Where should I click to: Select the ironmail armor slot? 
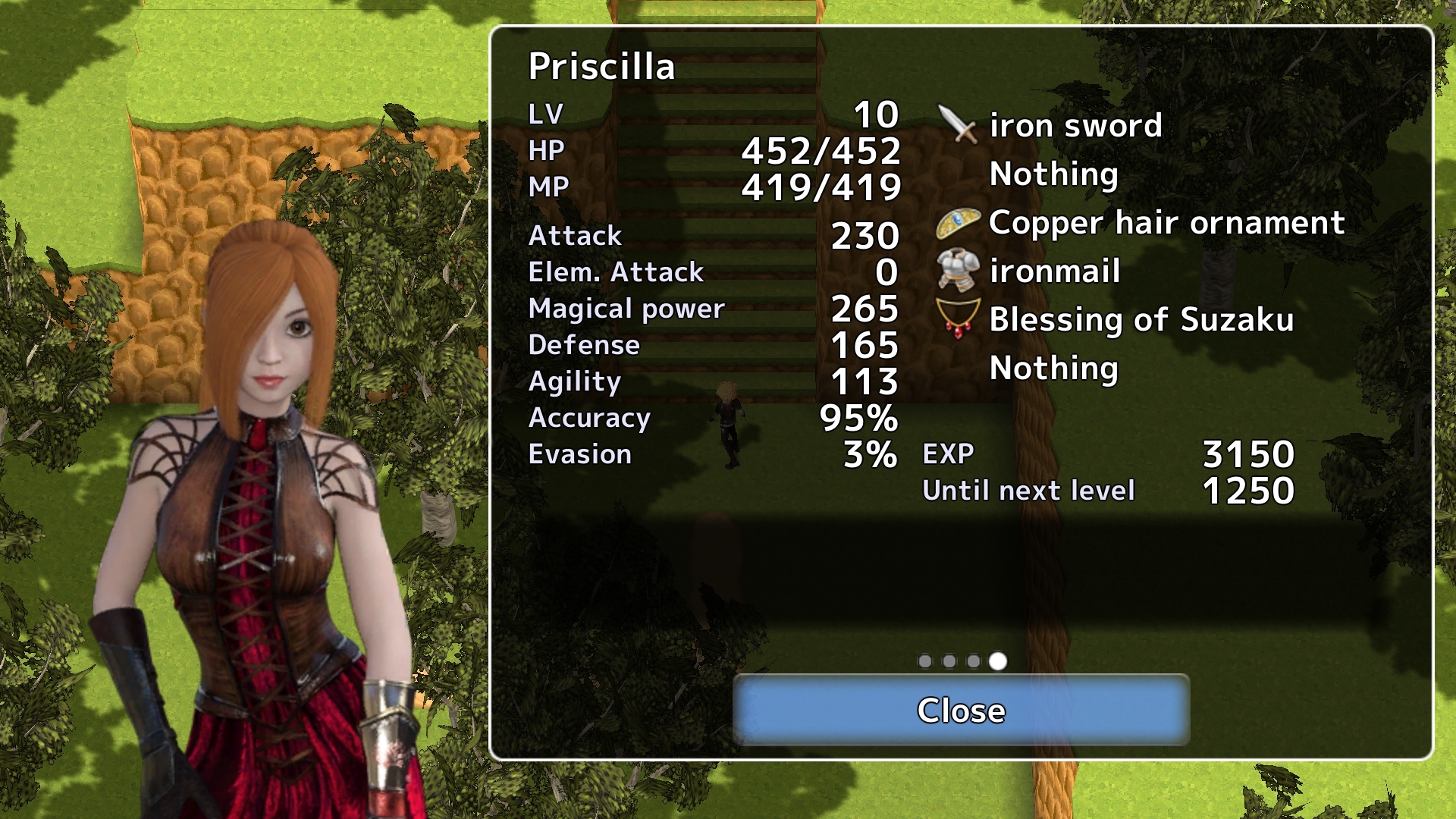click(1054, 271)
